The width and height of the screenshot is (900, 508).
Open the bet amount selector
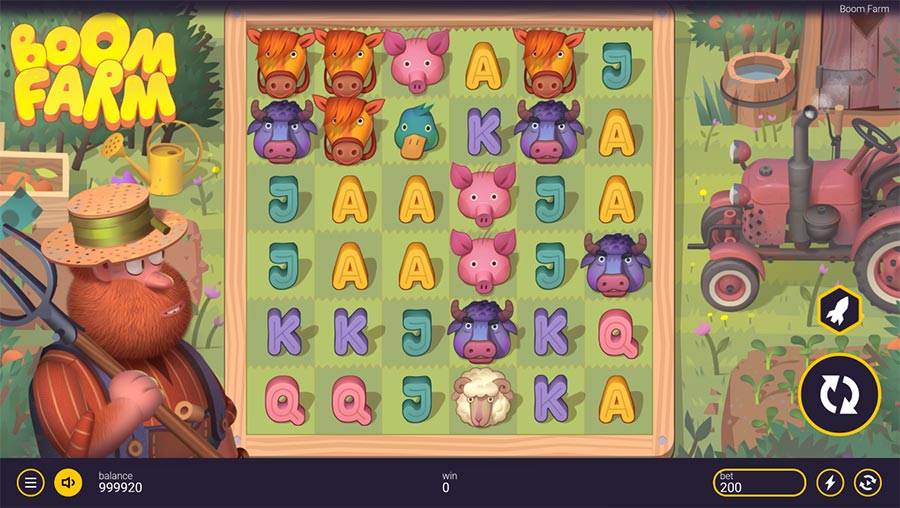tap(759, 483)
